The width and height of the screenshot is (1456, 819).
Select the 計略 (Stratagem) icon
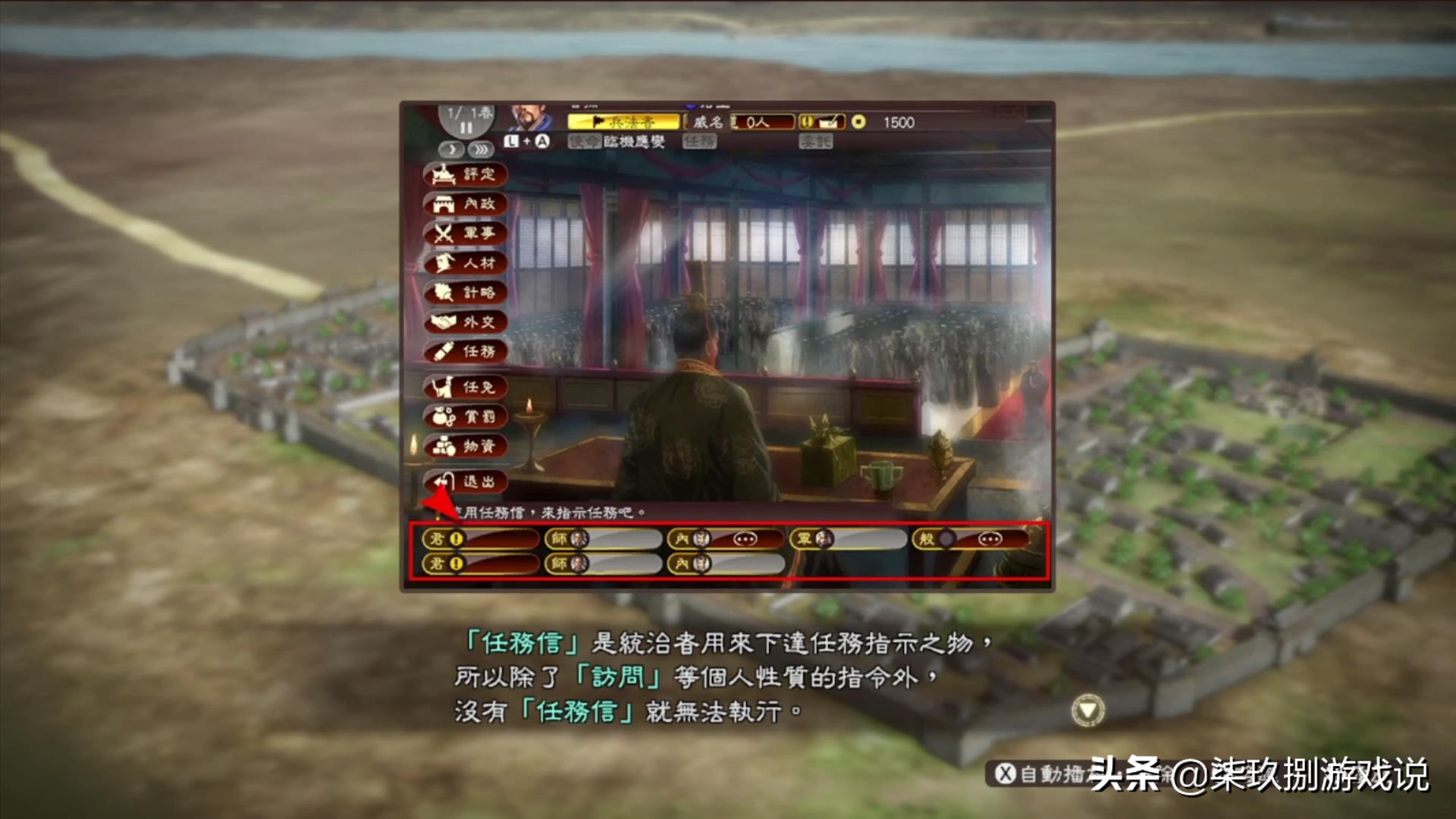pos(466,293)
